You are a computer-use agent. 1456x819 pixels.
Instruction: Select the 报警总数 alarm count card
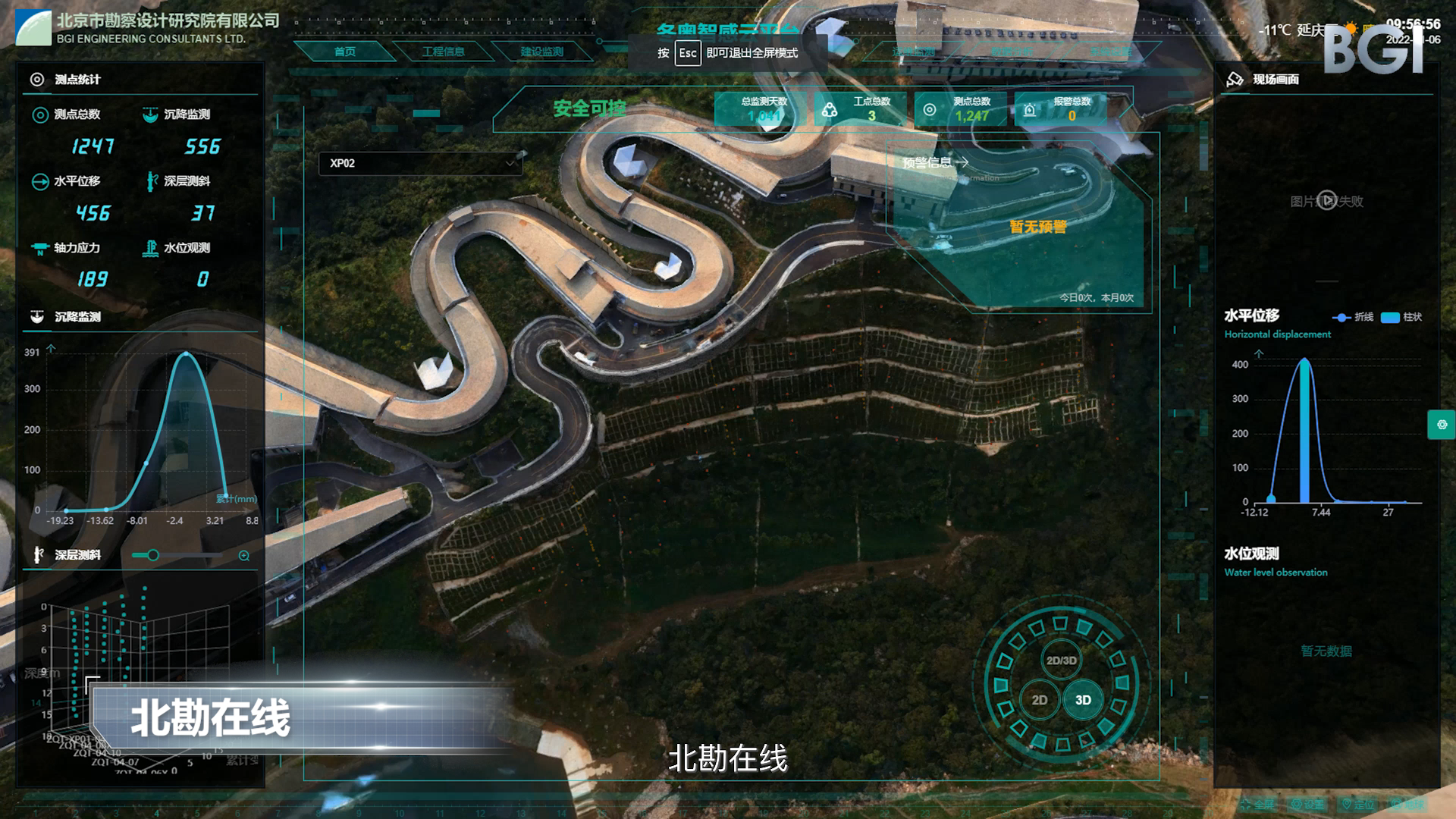[x=1061, y=108]
